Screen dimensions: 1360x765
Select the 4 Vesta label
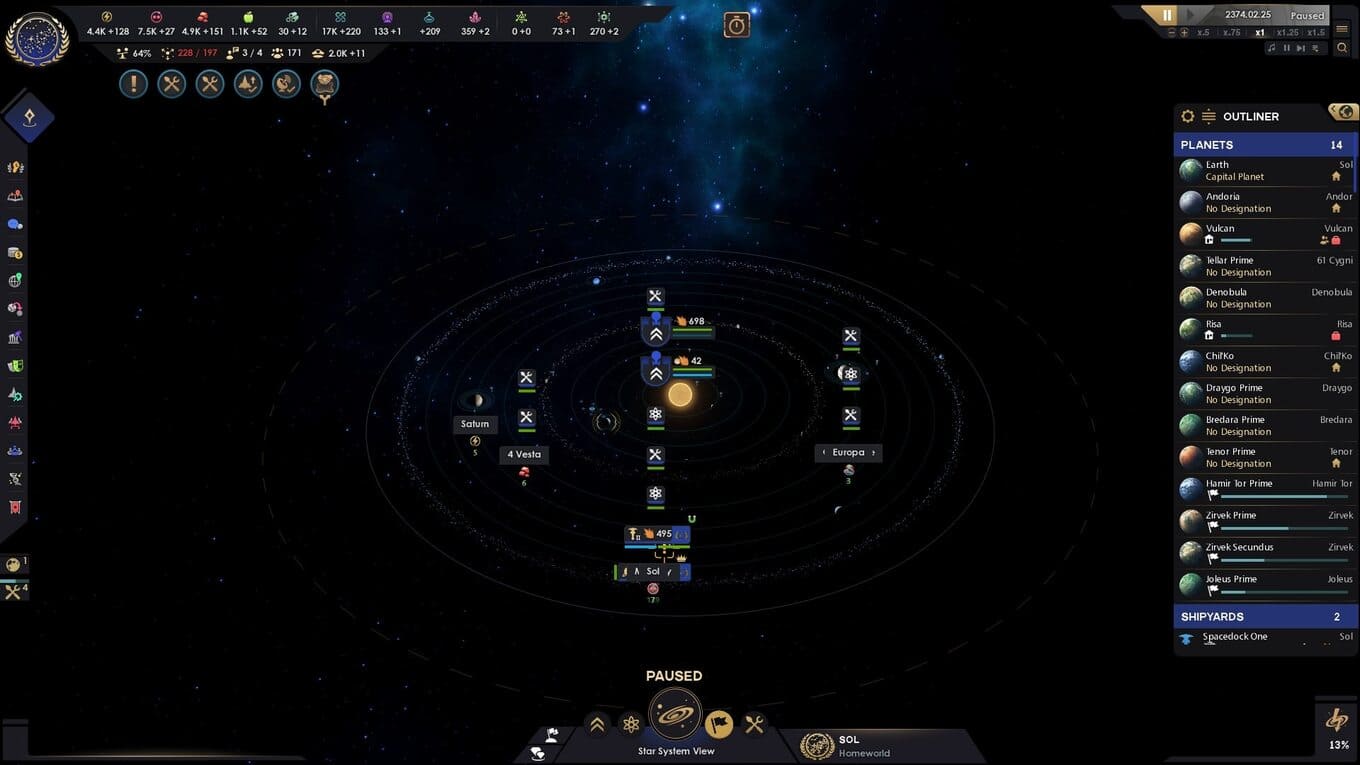[x=524, y=454]
